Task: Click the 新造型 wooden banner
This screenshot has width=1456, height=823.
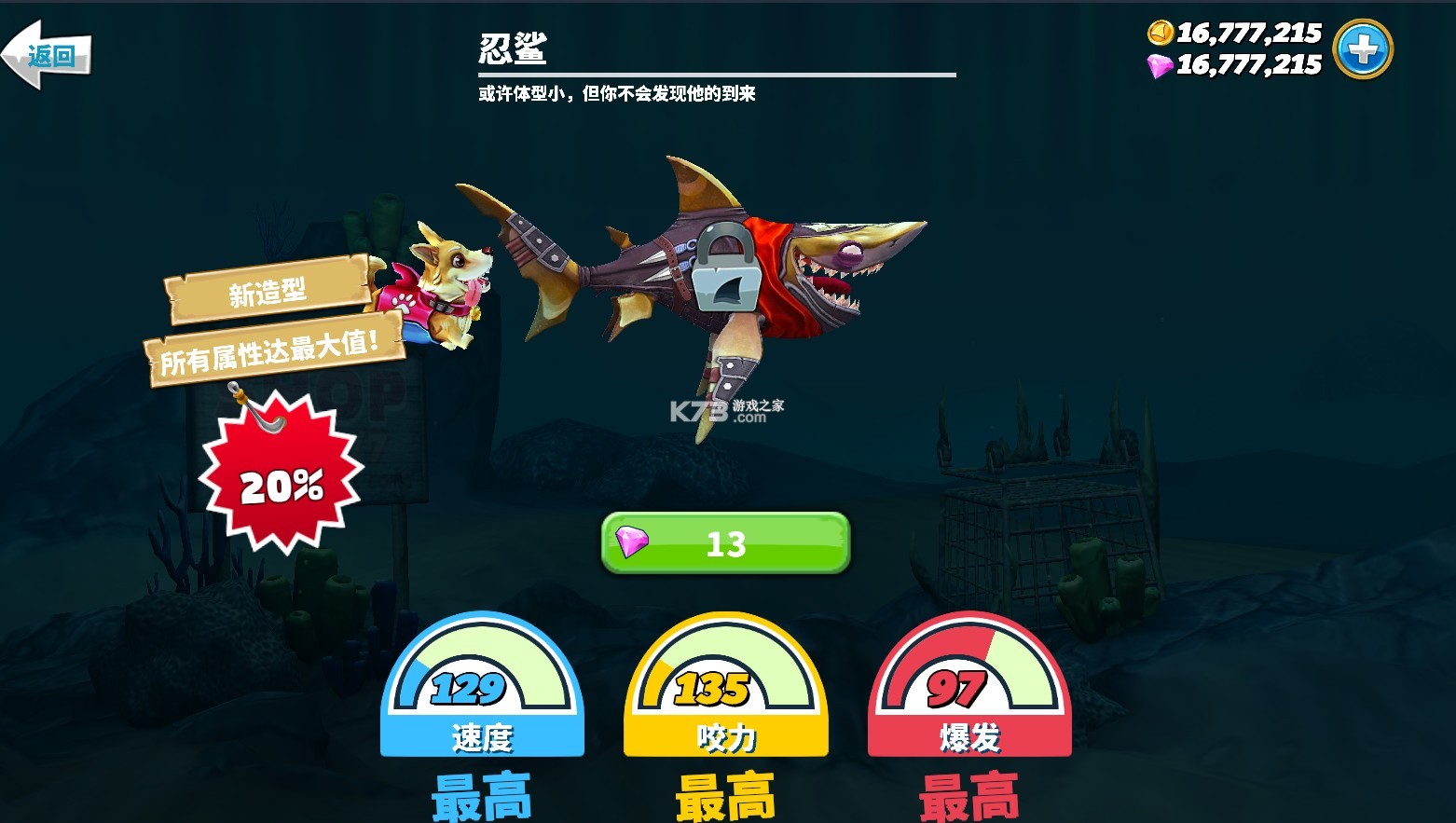Action: [266, 290]
